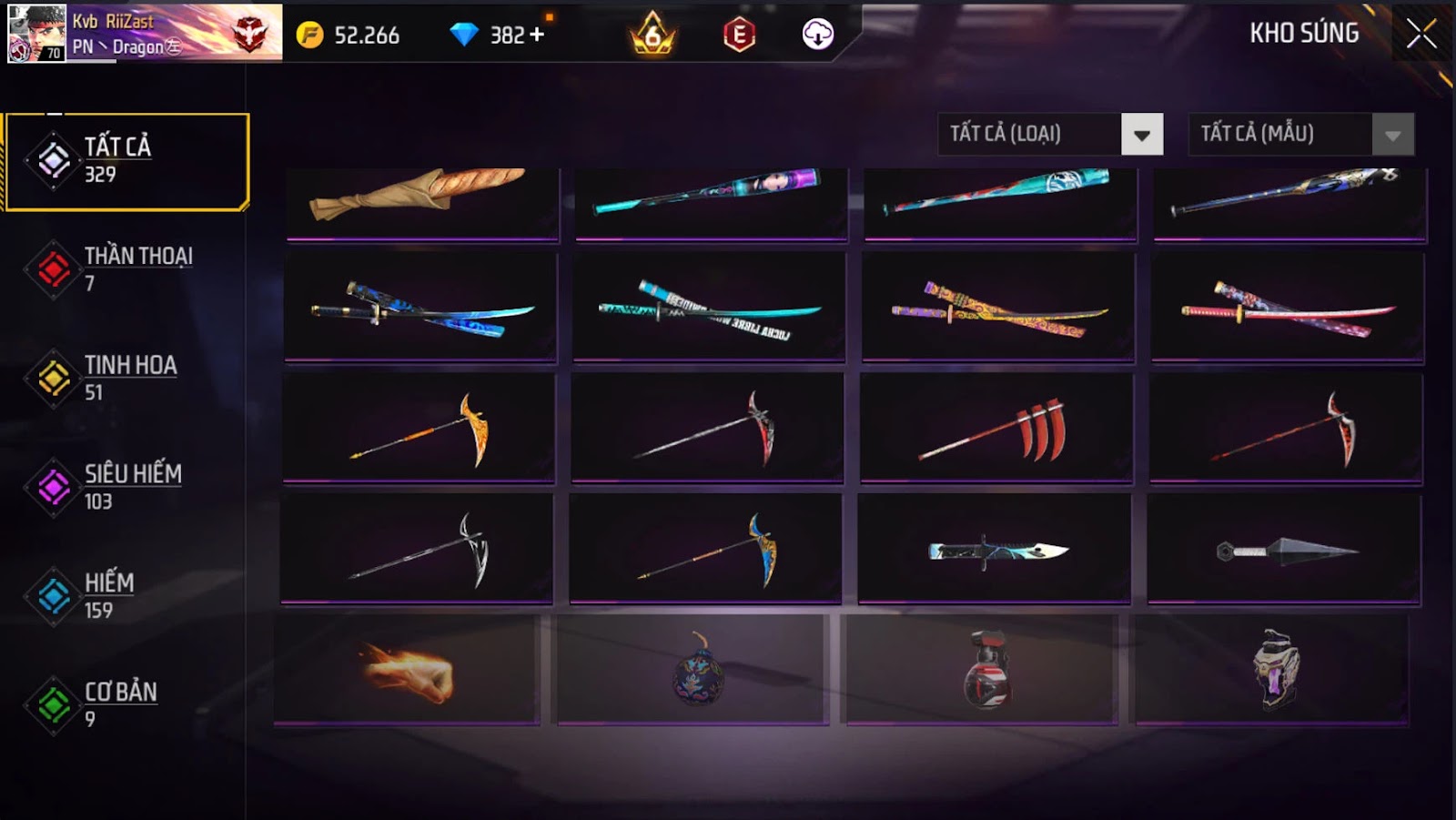Close the Kho Súng weapon vault
1456x820 pixels.
click(1421, 35)
